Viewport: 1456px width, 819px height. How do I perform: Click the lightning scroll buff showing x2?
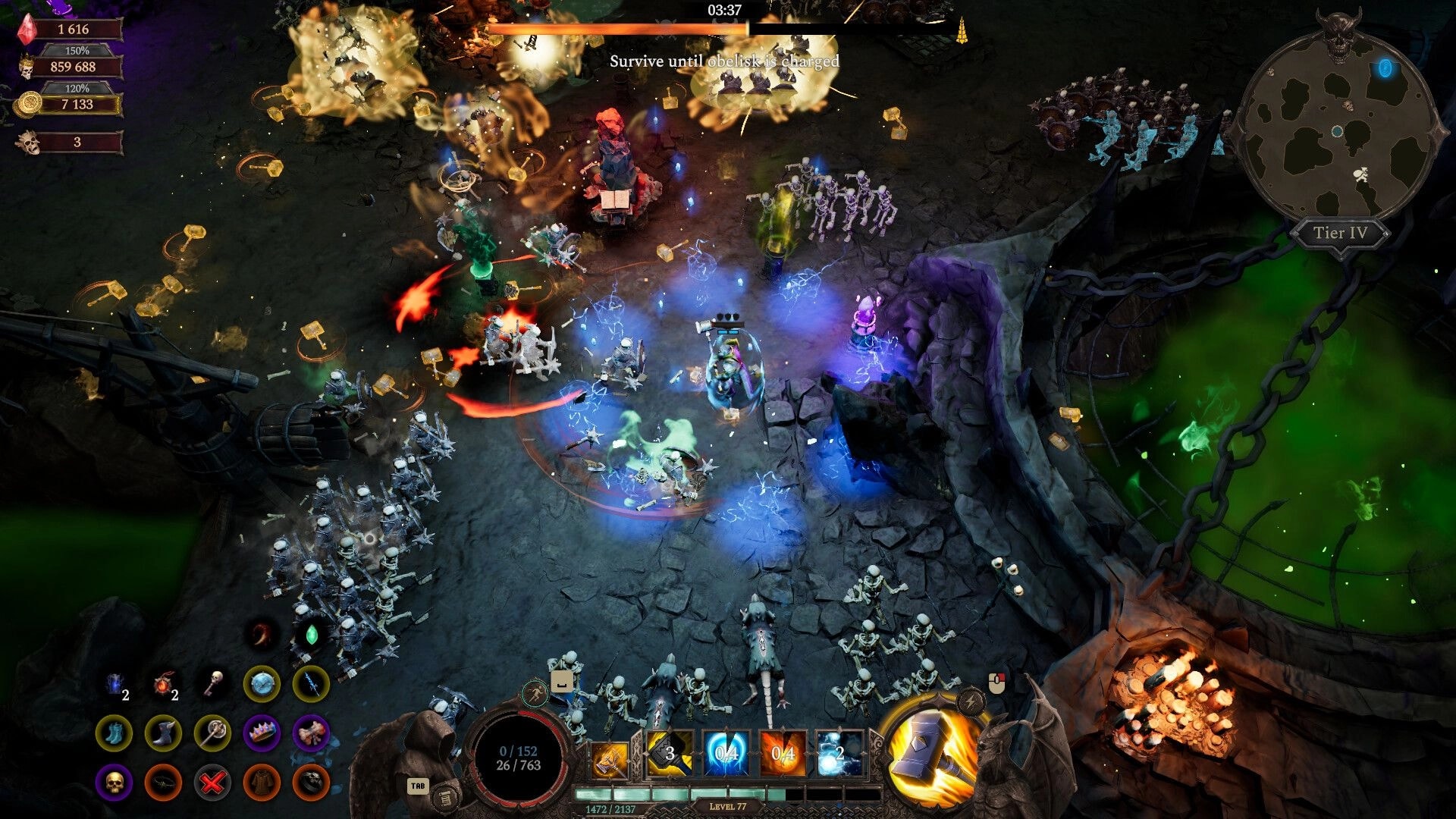[114, 684]
